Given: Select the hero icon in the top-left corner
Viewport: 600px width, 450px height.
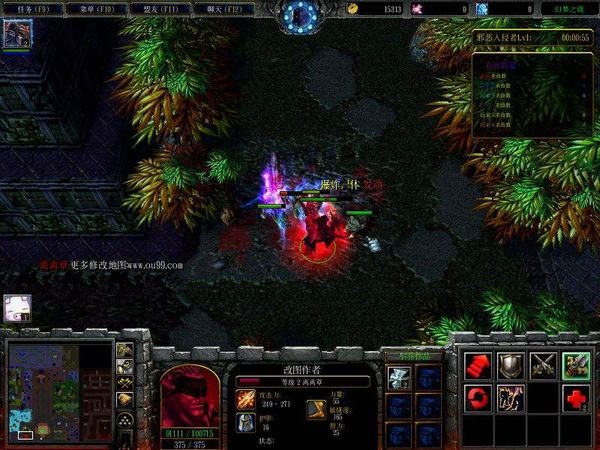Looking at the screenshot, I should [x=17, y=34].
